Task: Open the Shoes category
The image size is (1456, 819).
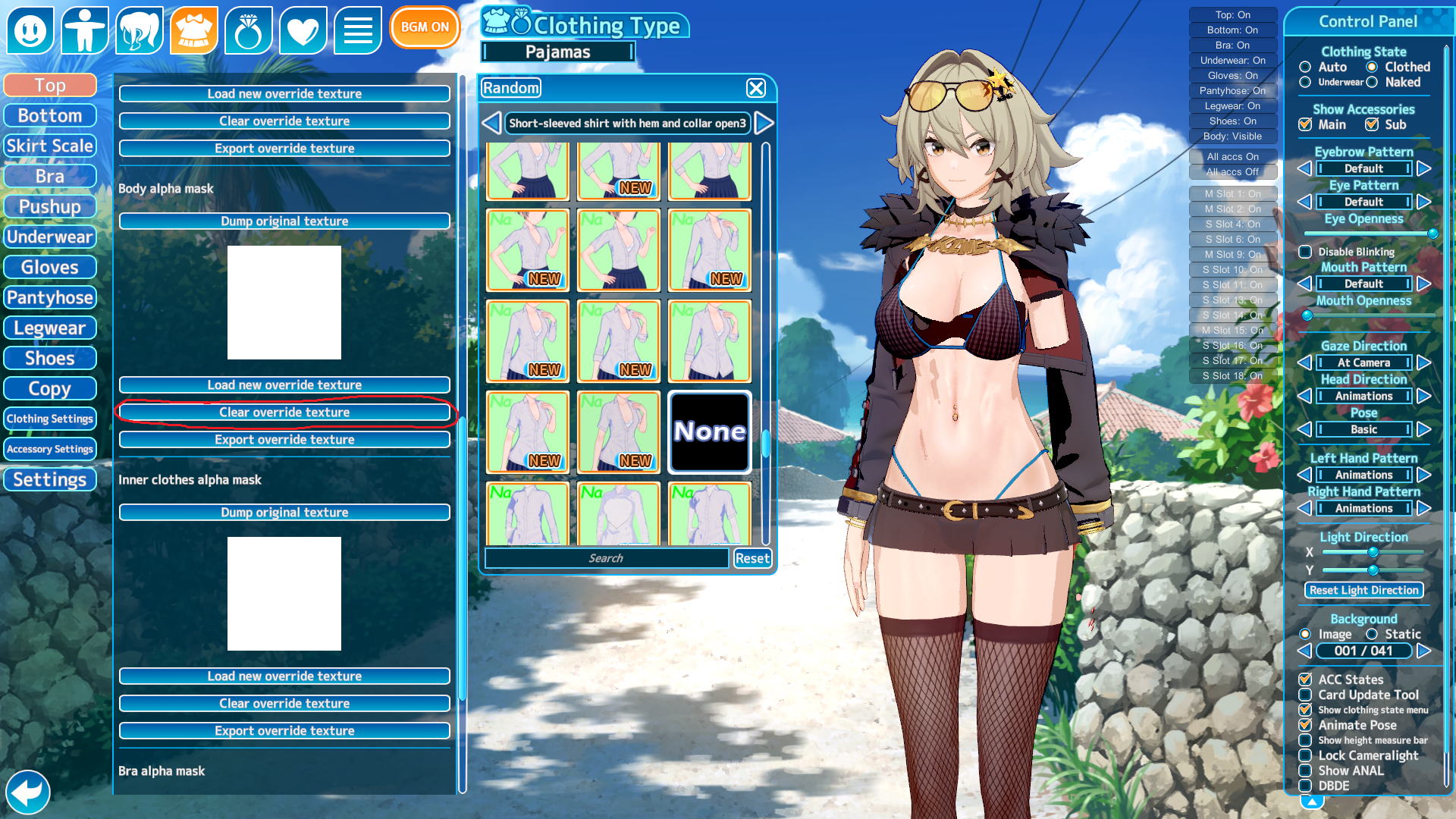Action: coord(50,359)
